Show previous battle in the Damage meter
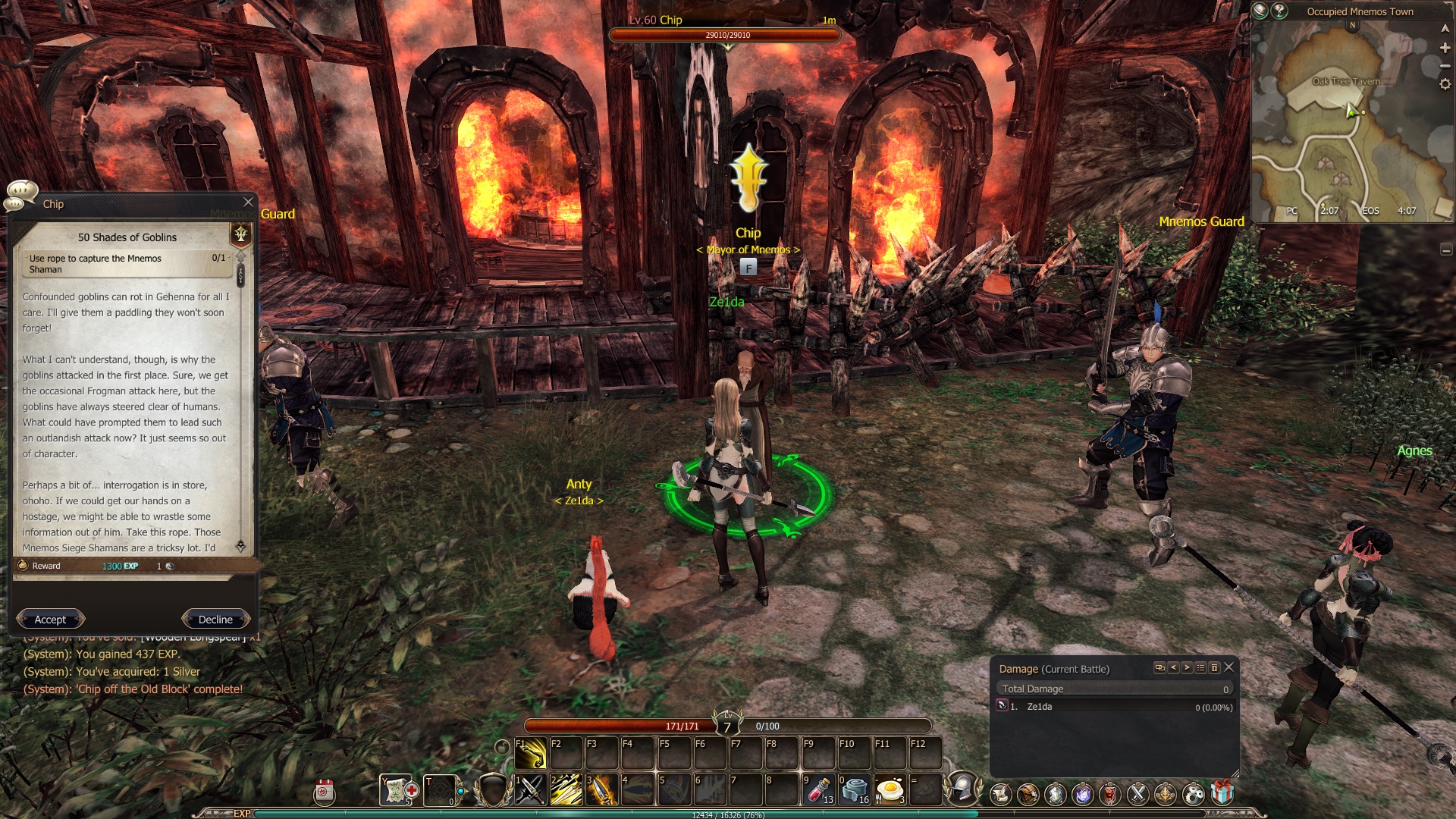This screenshot has width=1456, height=819. click(1173, 667)
